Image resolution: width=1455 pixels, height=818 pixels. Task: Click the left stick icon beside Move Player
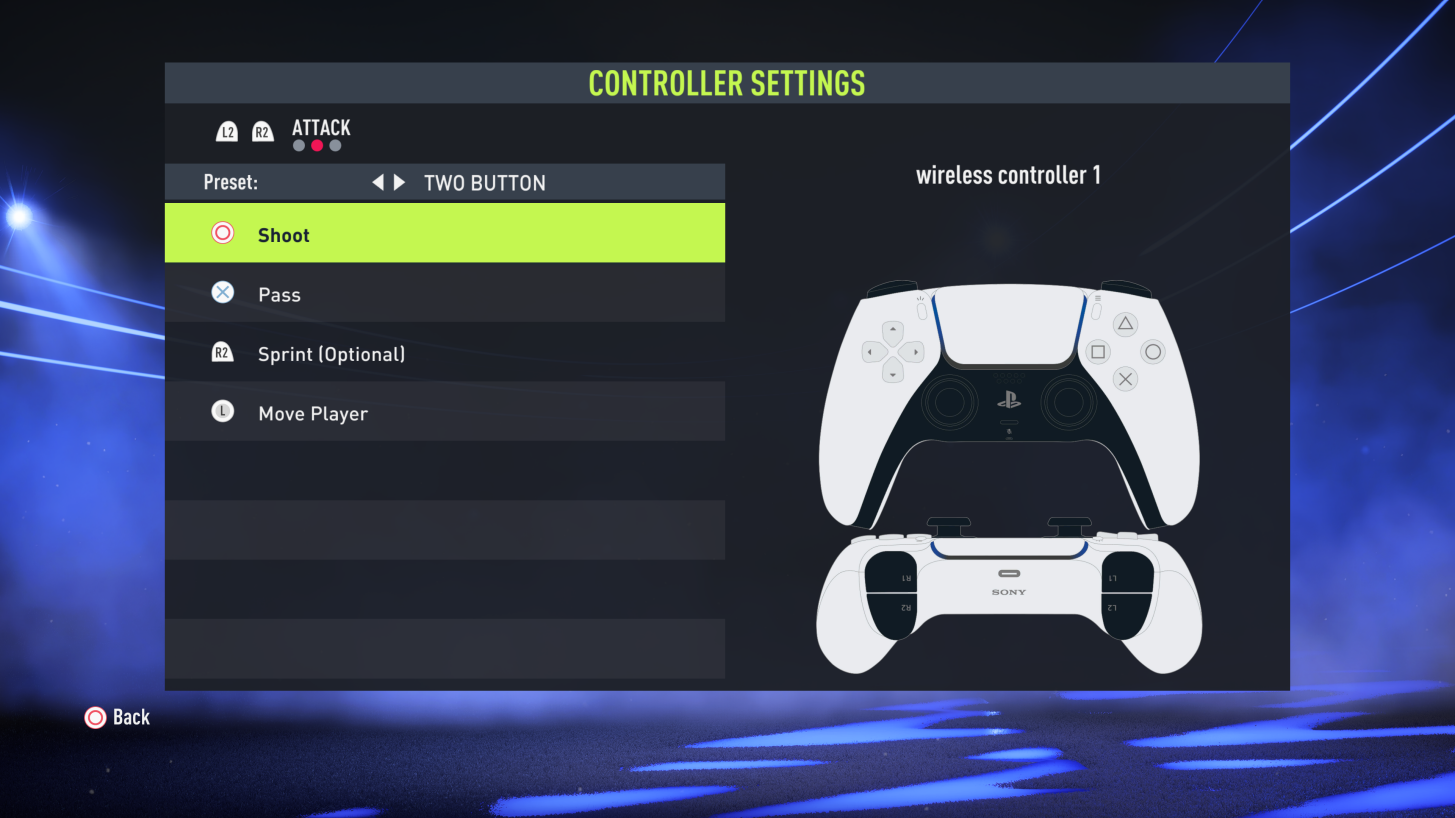[x=221, y=411]
